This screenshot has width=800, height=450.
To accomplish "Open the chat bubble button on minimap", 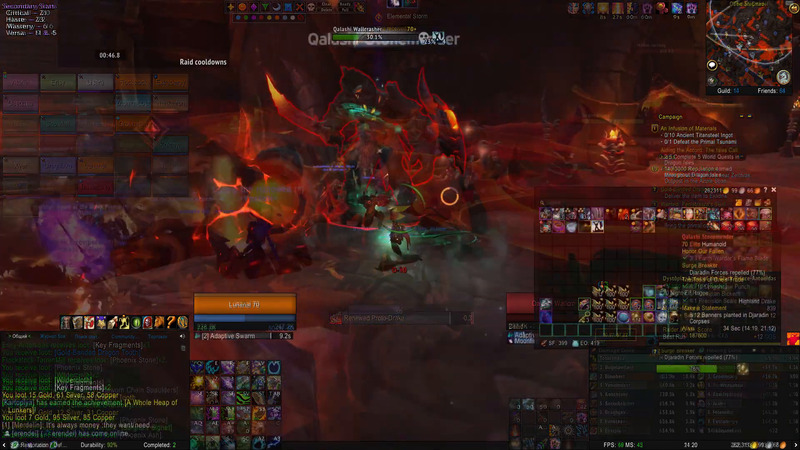I will click(x=712, y=65).
